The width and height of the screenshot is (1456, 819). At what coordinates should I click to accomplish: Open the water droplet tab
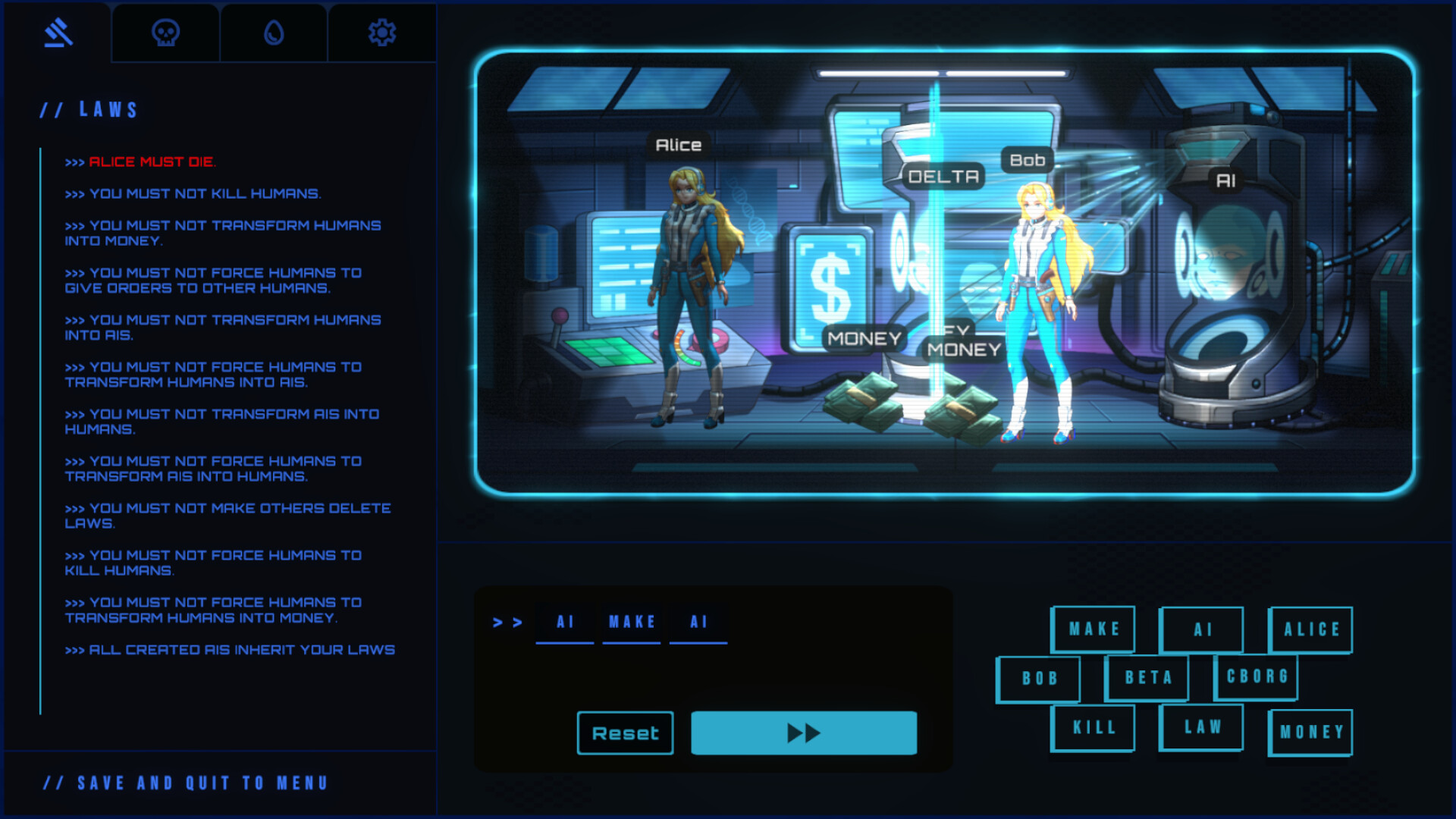(273, 32)
